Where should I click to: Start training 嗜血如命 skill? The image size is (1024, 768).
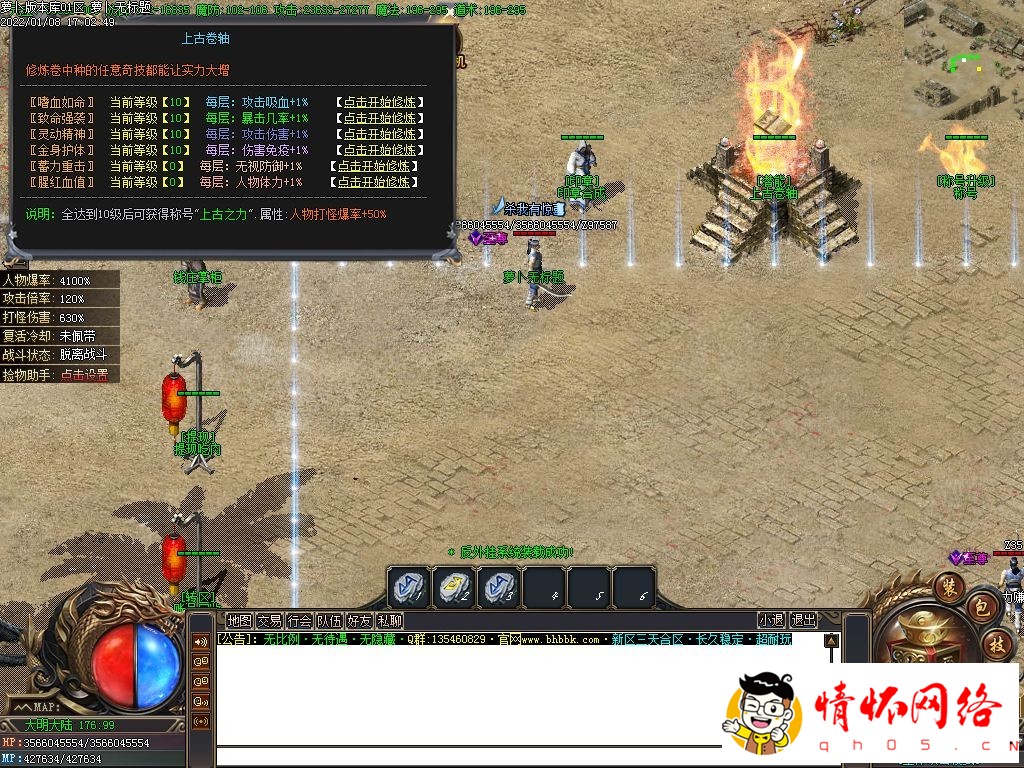pos(380,102)
